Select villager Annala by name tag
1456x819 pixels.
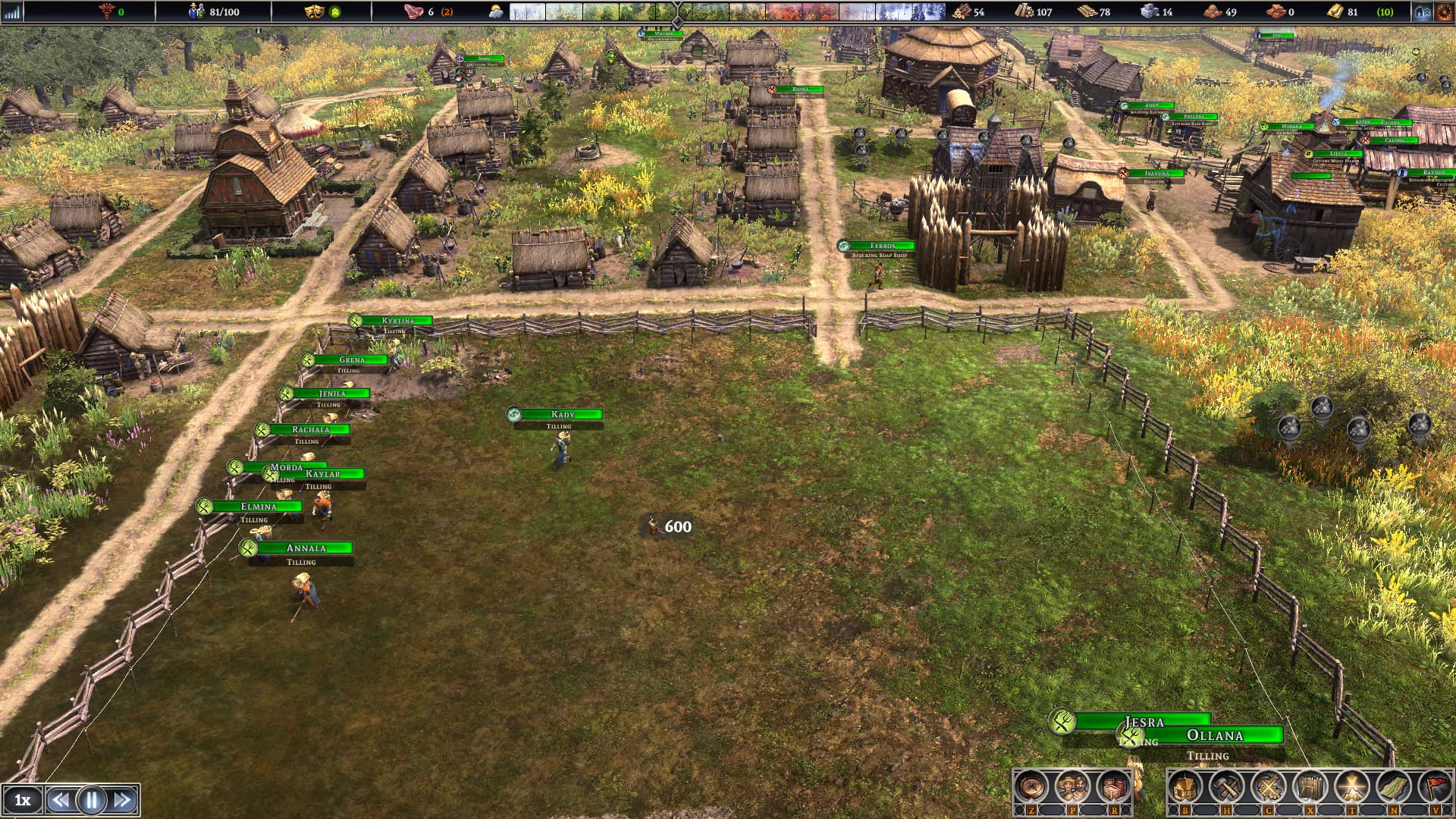click(306, 548)
